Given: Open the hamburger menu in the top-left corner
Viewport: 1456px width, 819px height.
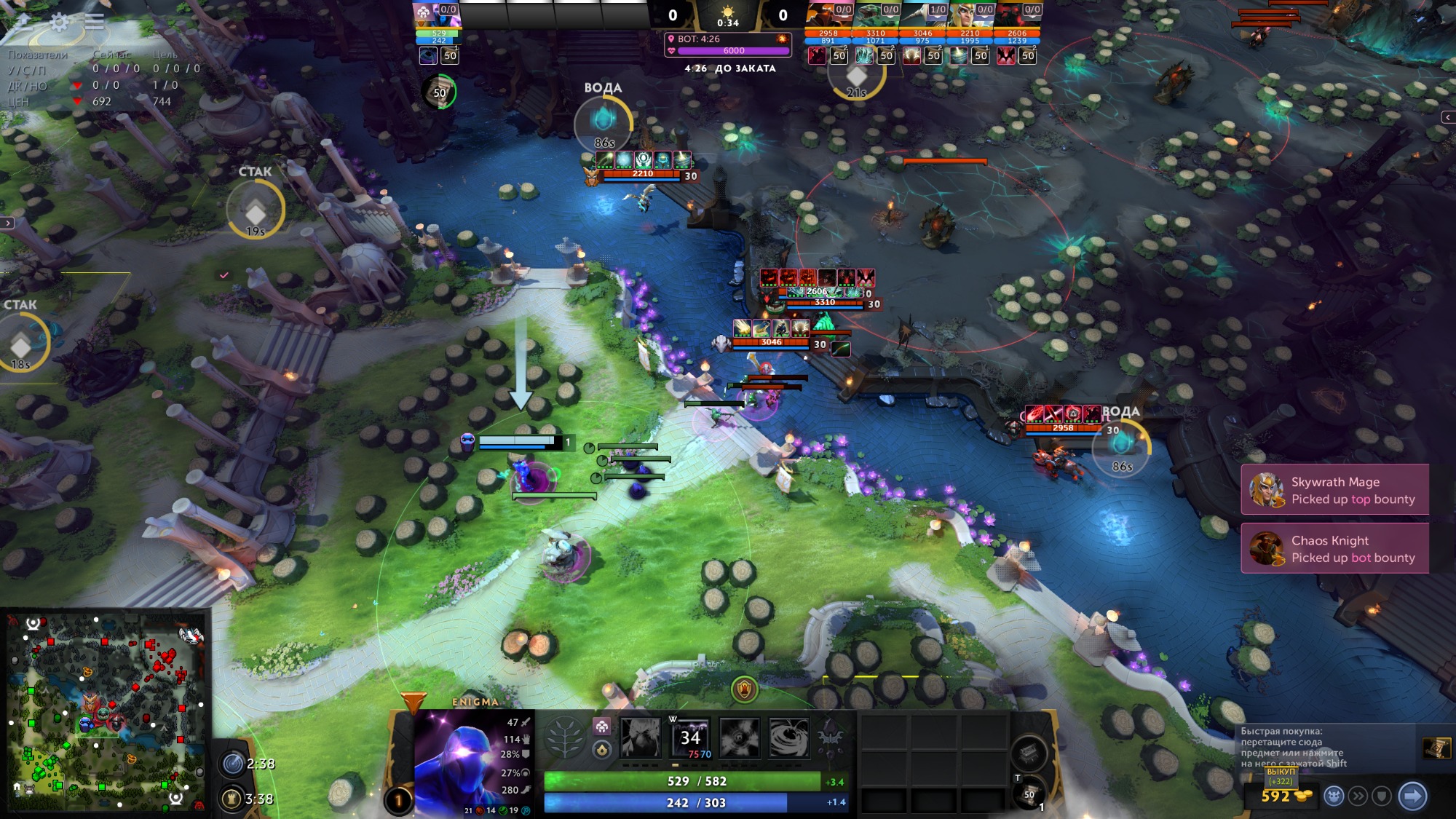Looking at the screenshot, I should [x=94, y=22].
